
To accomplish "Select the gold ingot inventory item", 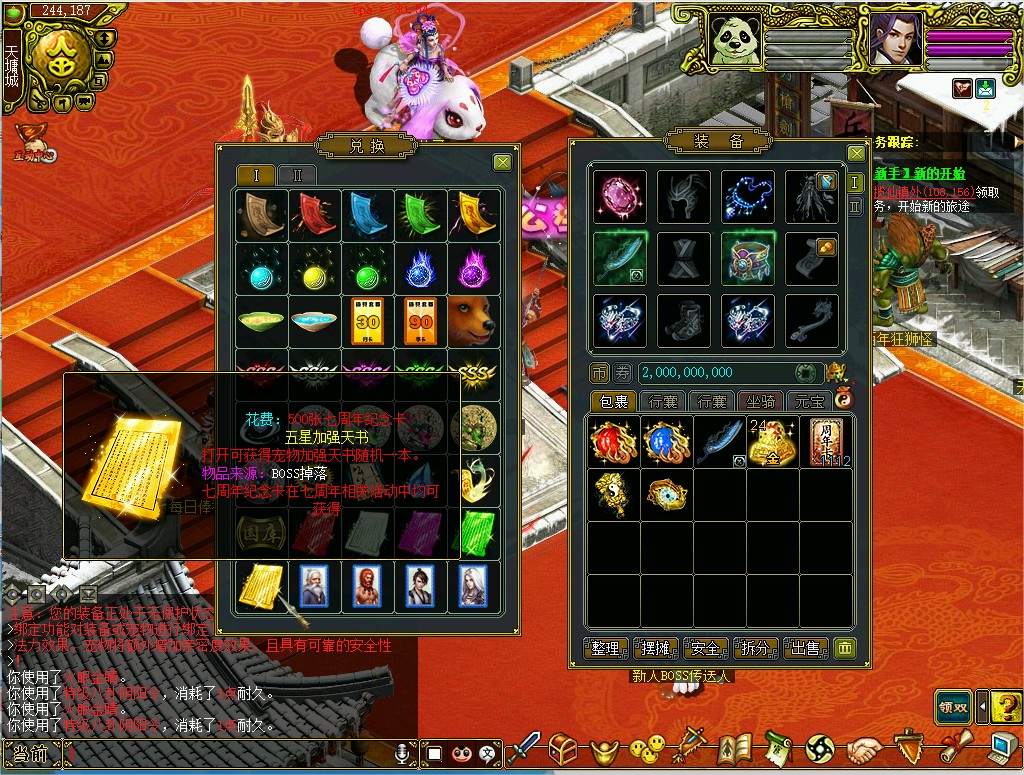I will point(773,442).
